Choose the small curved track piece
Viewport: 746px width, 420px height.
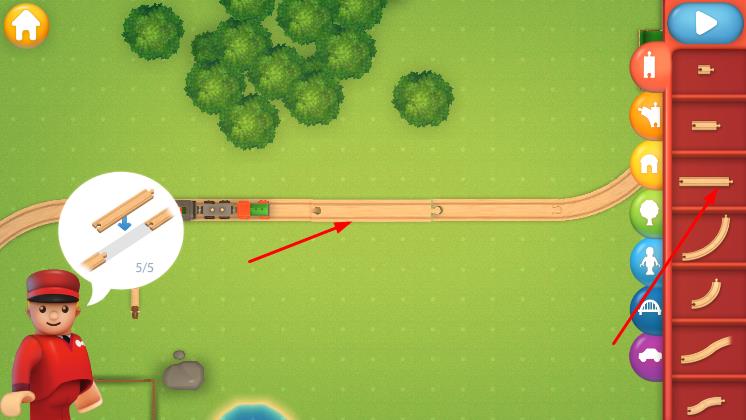pos(706,293)
